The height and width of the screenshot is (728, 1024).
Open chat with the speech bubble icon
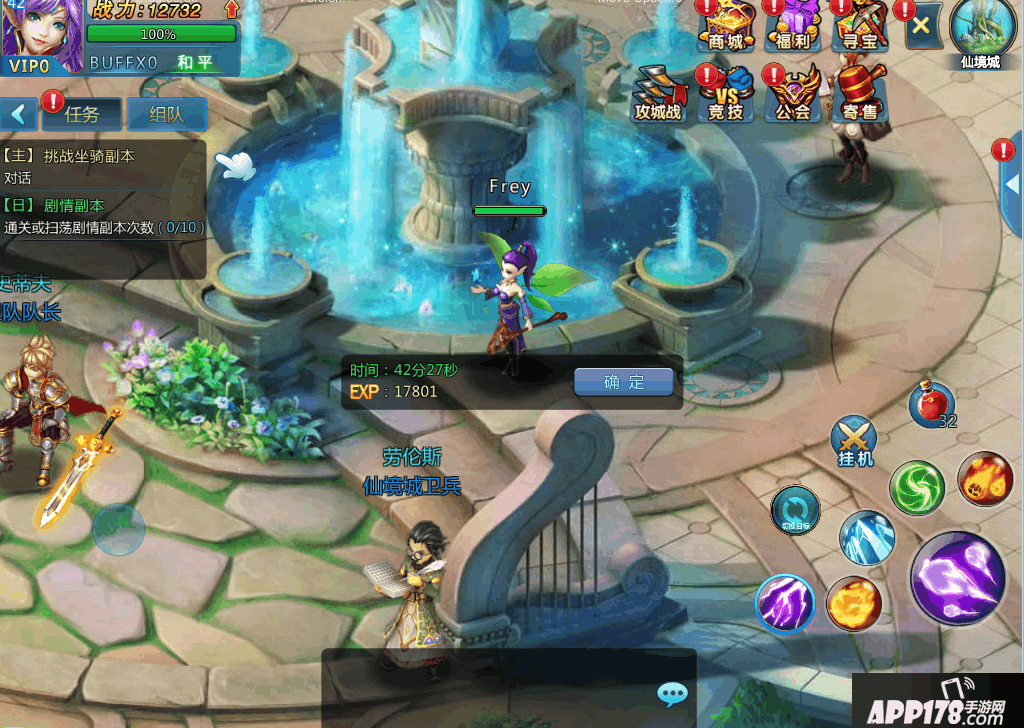[672, 694]
